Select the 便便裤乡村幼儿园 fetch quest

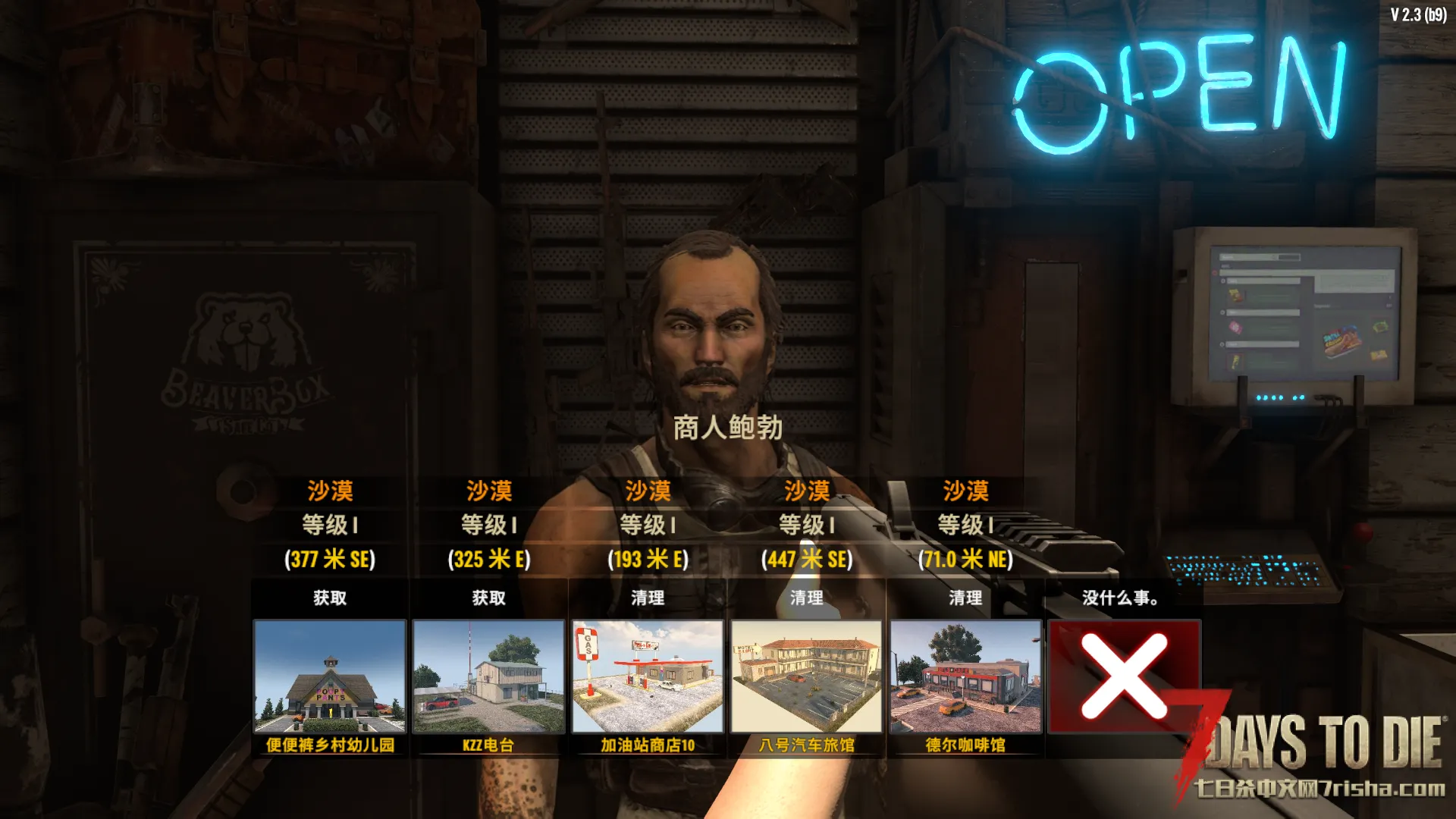coord(330,676)
